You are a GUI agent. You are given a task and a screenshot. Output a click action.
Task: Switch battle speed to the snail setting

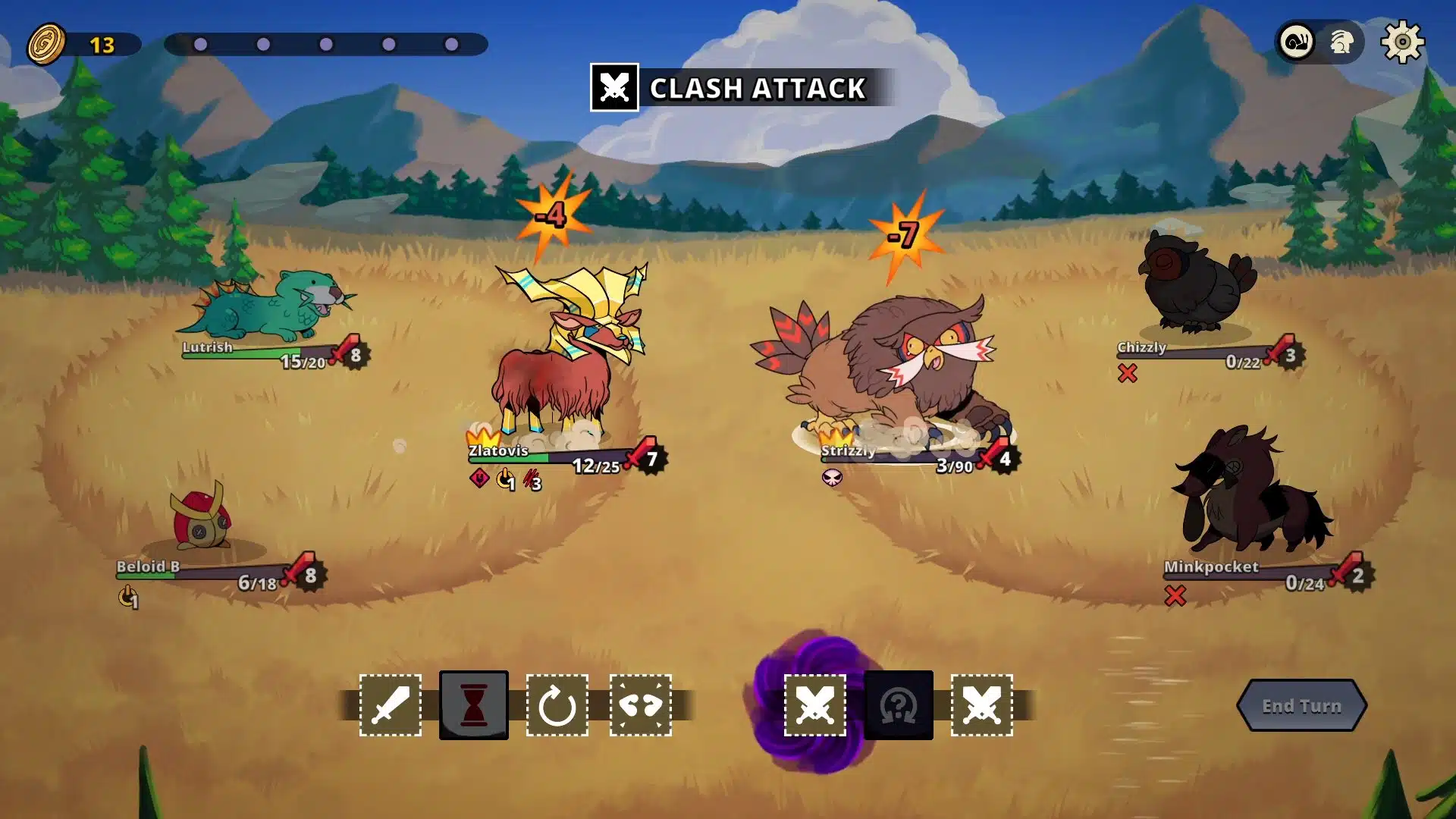(x=1298, y=42)
